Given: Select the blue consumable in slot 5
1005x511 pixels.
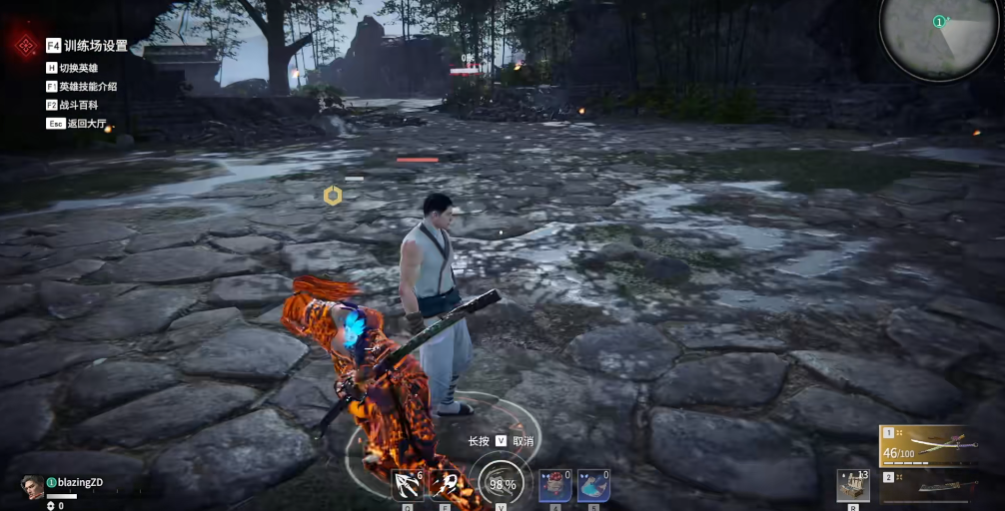Looking at the screenshot, I should pos(593,485).
